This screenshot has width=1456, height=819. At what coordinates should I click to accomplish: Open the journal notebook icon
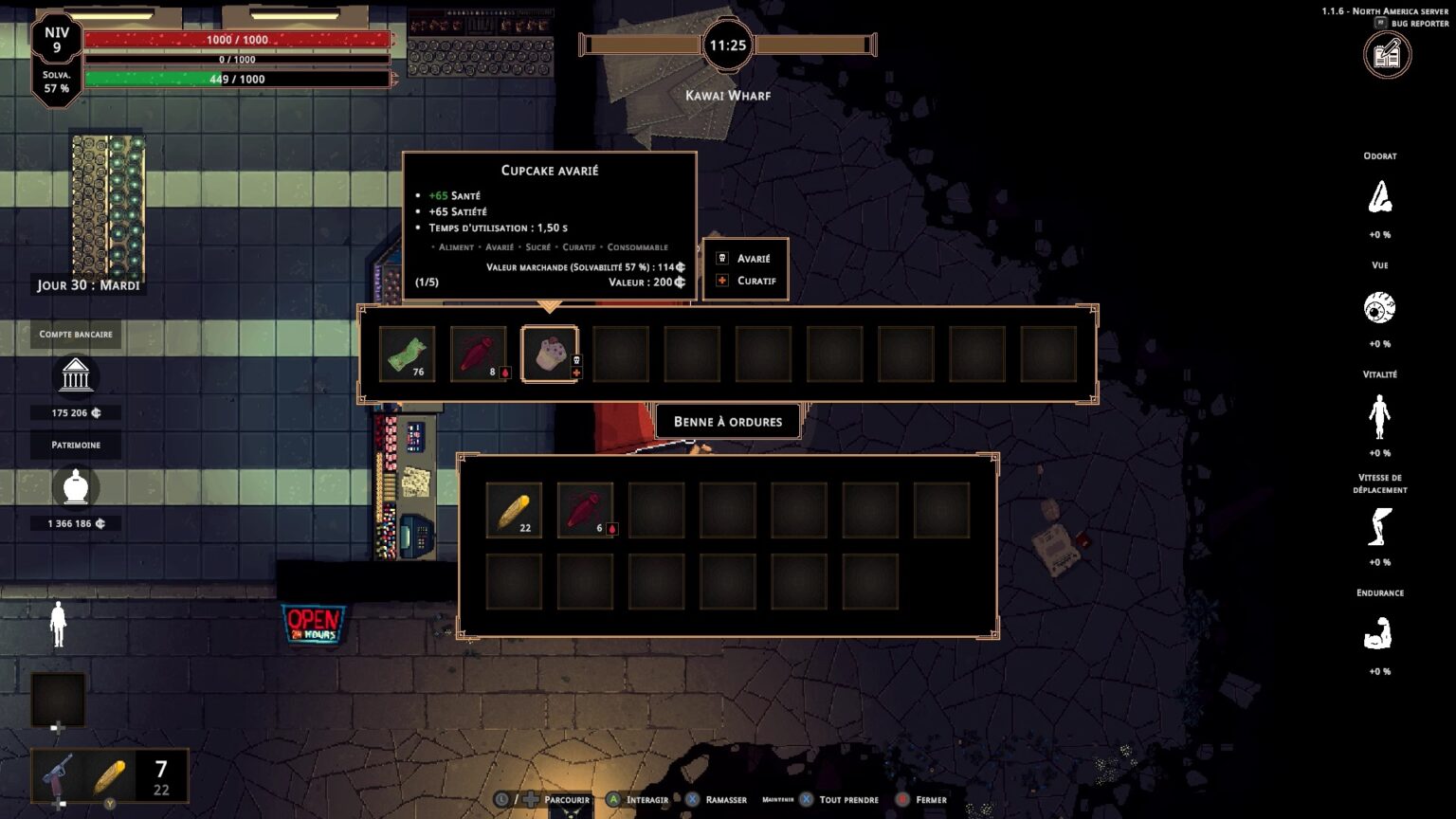pyautogui.click(x=1387, y=55)
